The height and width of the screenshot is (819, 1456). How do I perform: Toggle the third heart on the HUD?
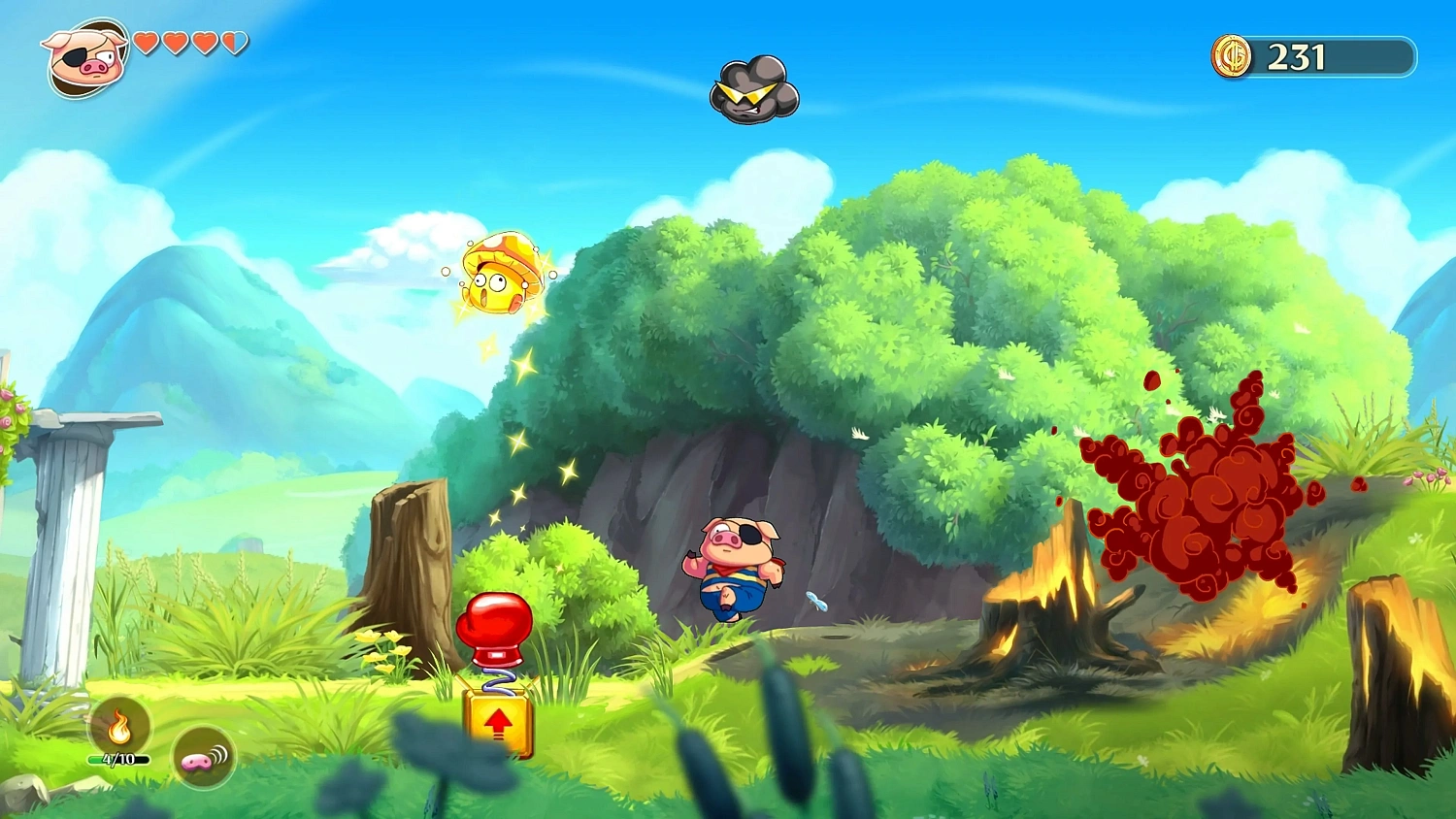[x=203, y=44]
